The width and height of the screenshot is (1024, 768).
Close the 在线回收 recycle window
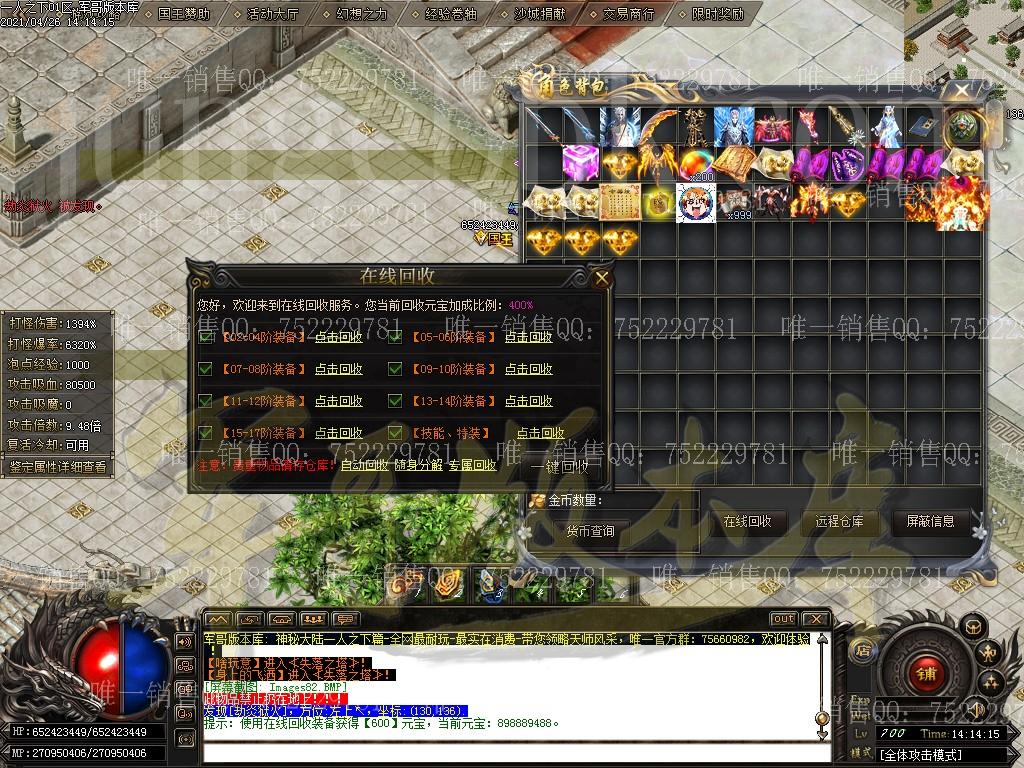click(x=601, y=278)
